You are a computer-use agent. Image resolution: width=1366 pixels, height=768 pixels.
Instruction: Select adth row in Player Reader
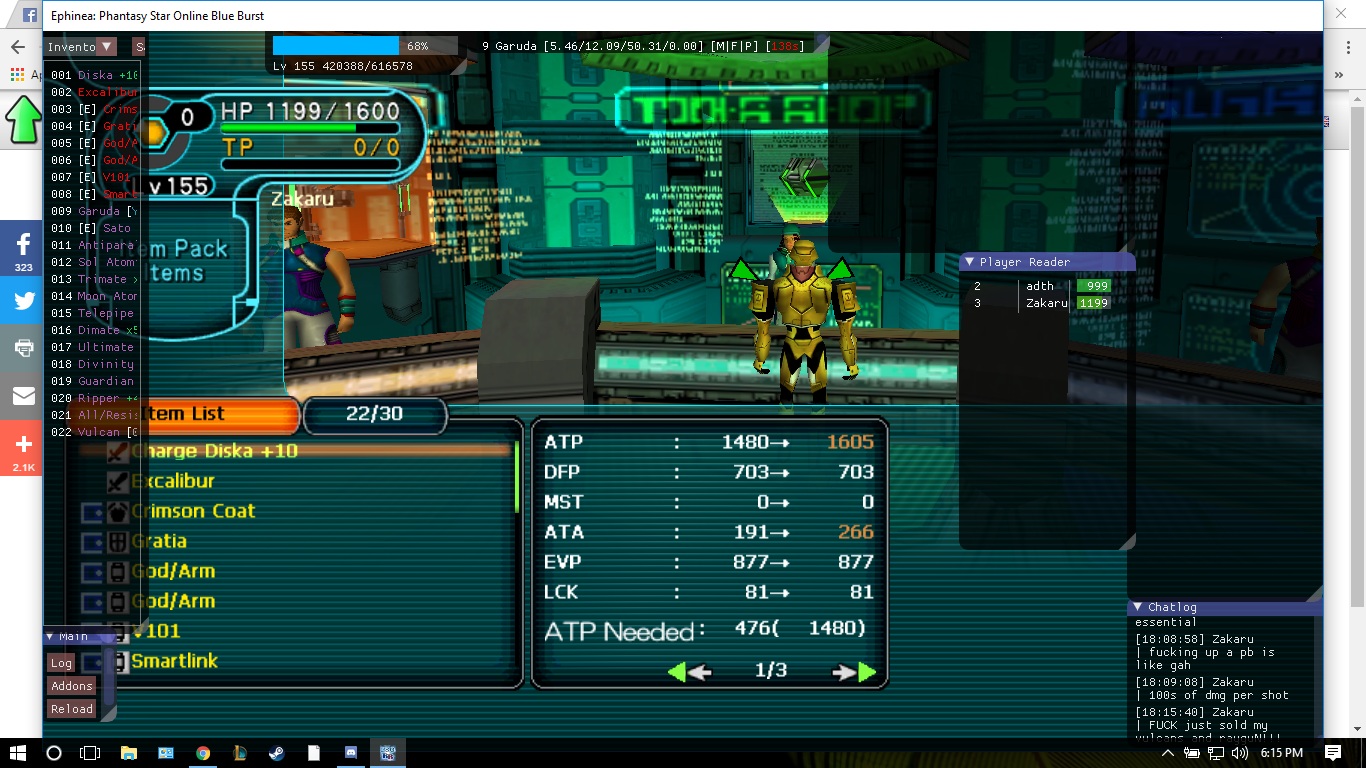click(1040, 286)
